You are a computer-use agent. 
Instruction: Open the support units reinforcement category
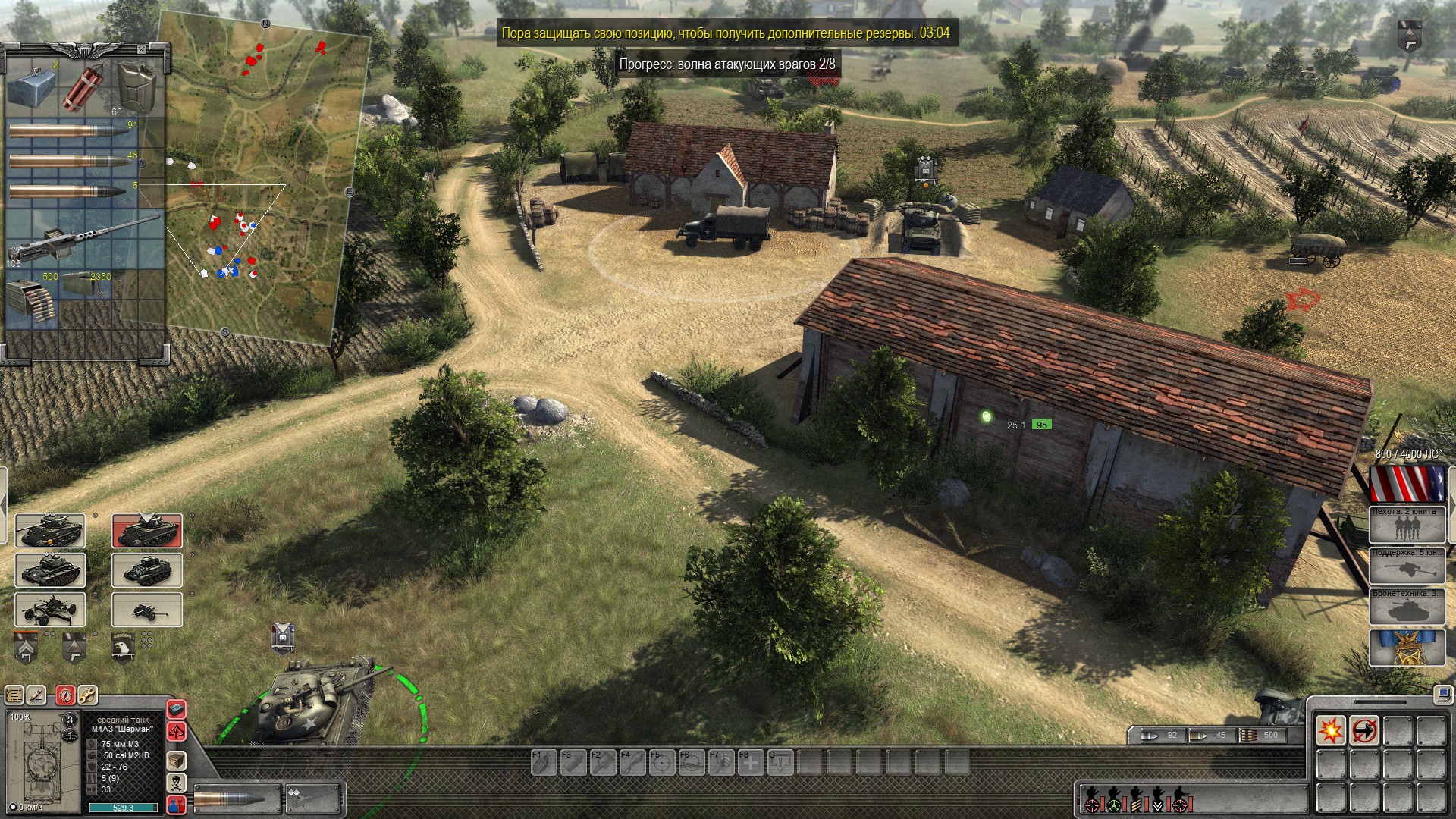point(1407,566)
